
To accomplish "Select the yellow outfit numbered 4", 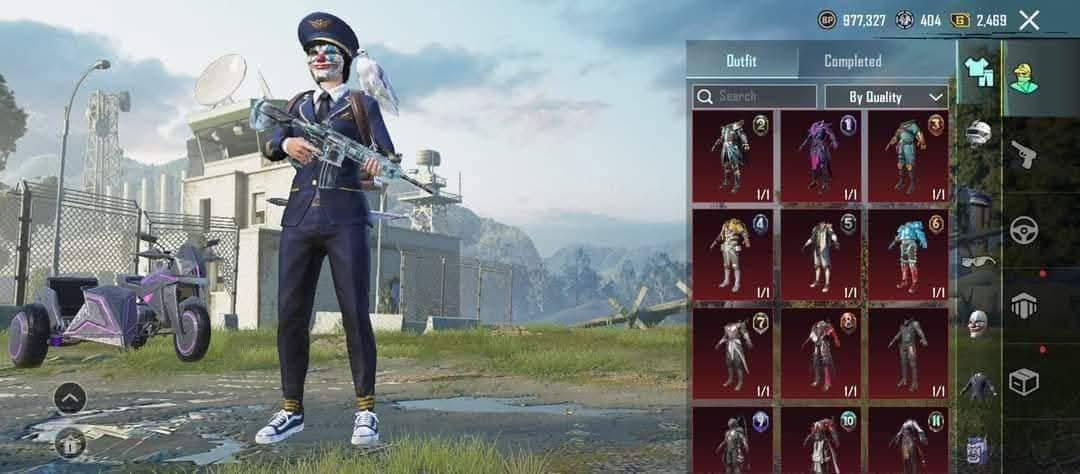I will coord(732,254).
